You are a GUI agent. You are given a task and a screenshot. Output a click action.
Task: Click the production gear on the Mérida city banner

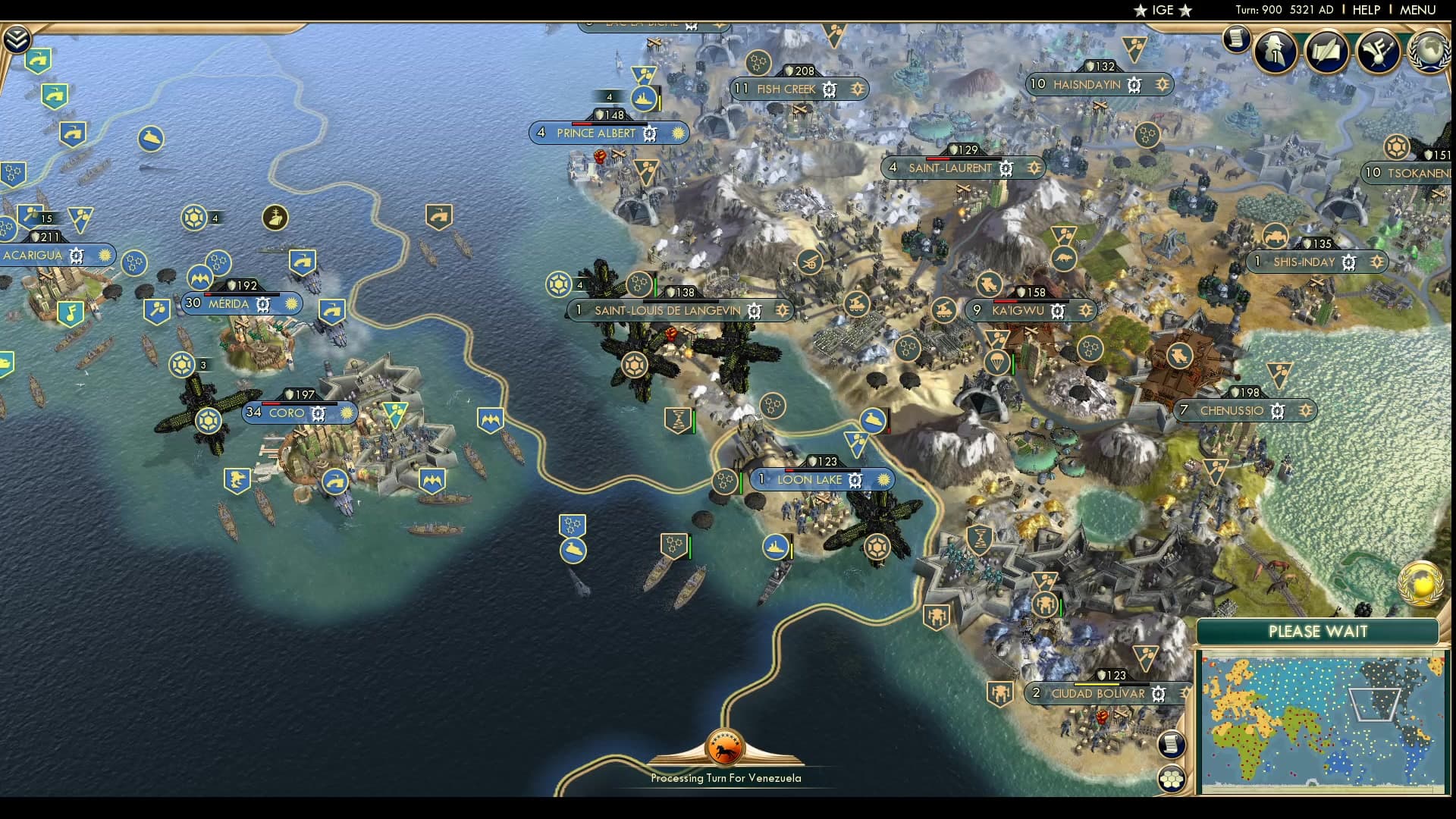pos(262,303)
